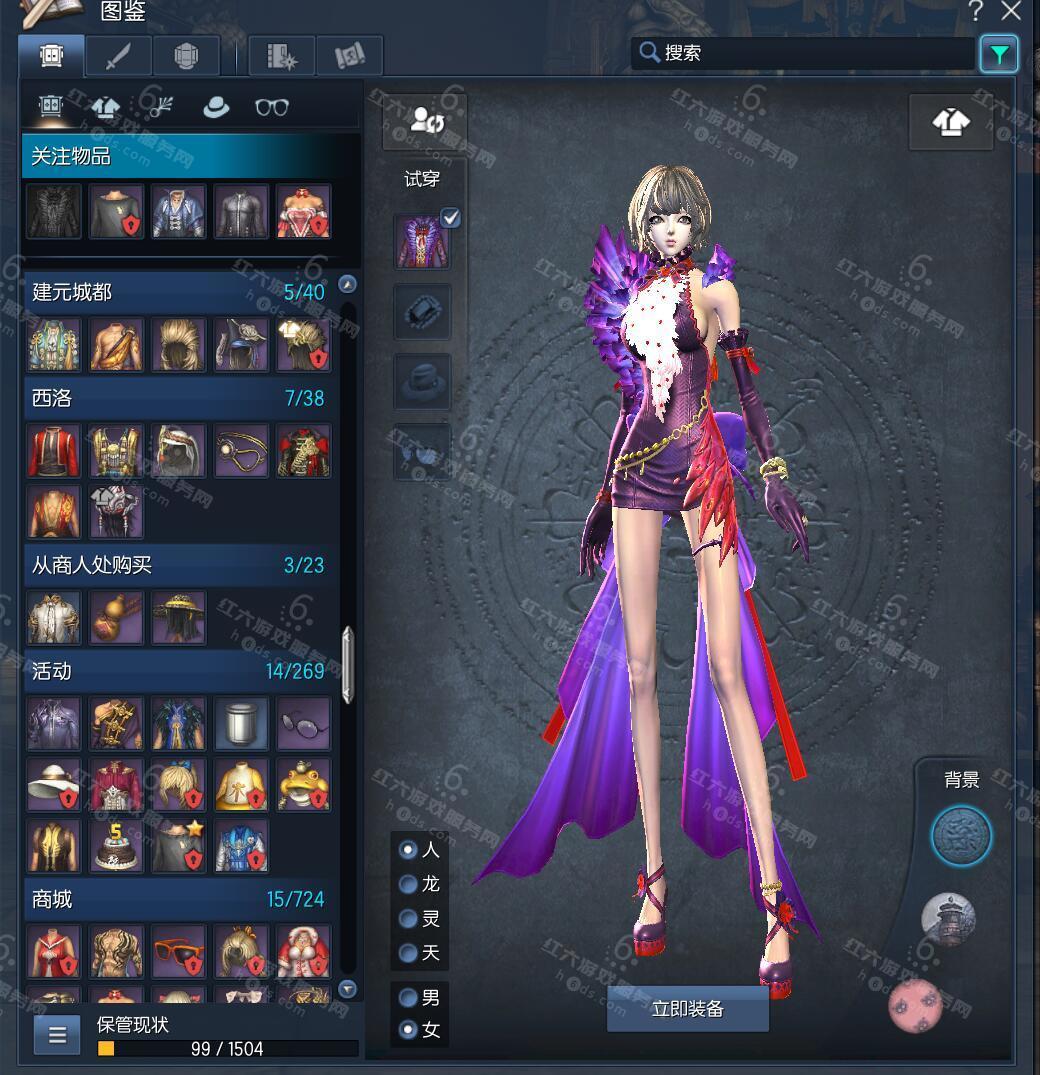
Task: Pick the pink paw-print background
Action: coord(916,1004)
